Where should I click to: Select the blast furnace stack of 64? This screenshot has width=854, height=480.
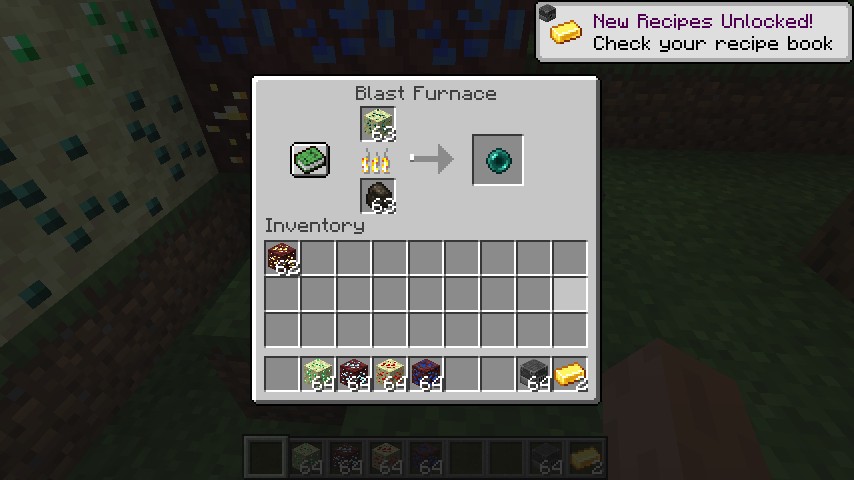(x=534, y=374)
